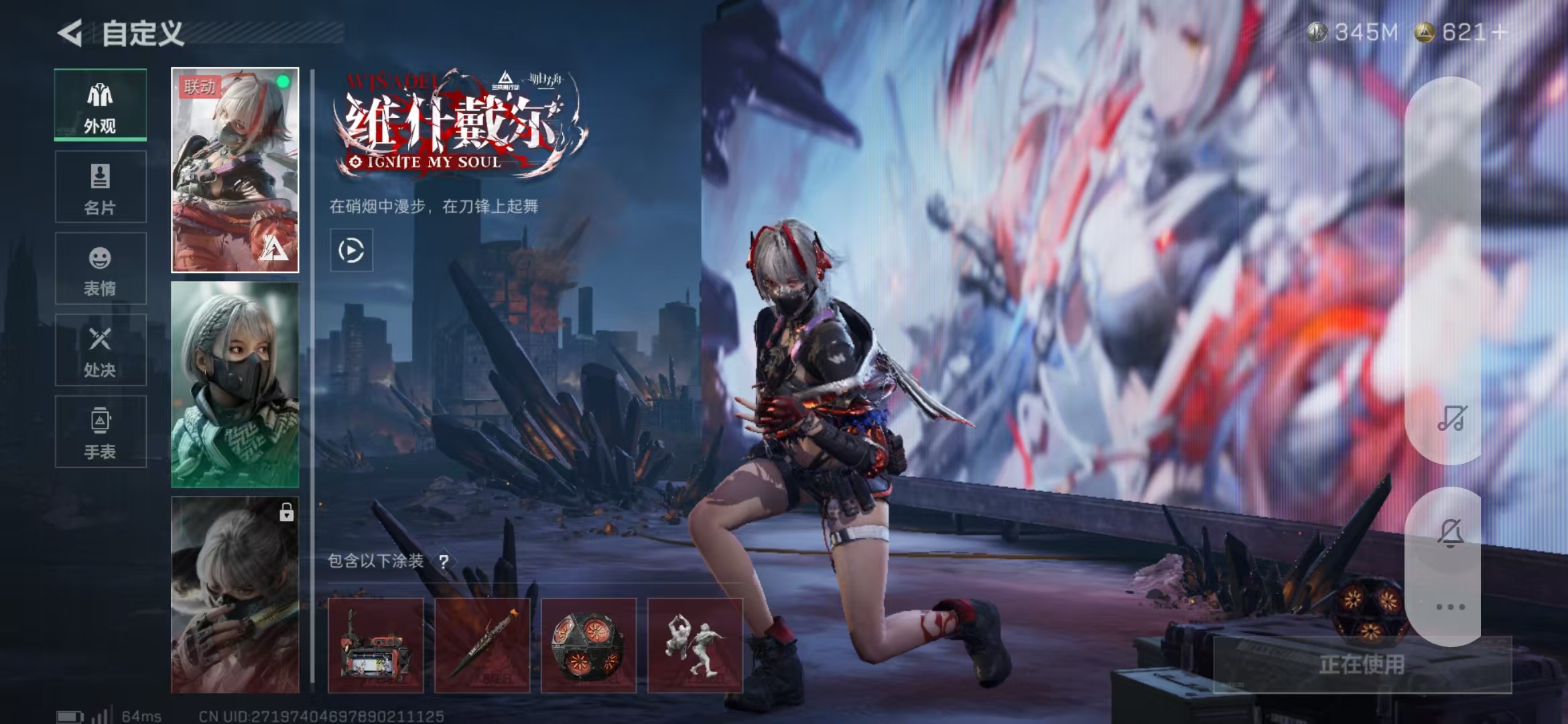
Task: Go back from the 自定义 screen
Action: [70, 33]
